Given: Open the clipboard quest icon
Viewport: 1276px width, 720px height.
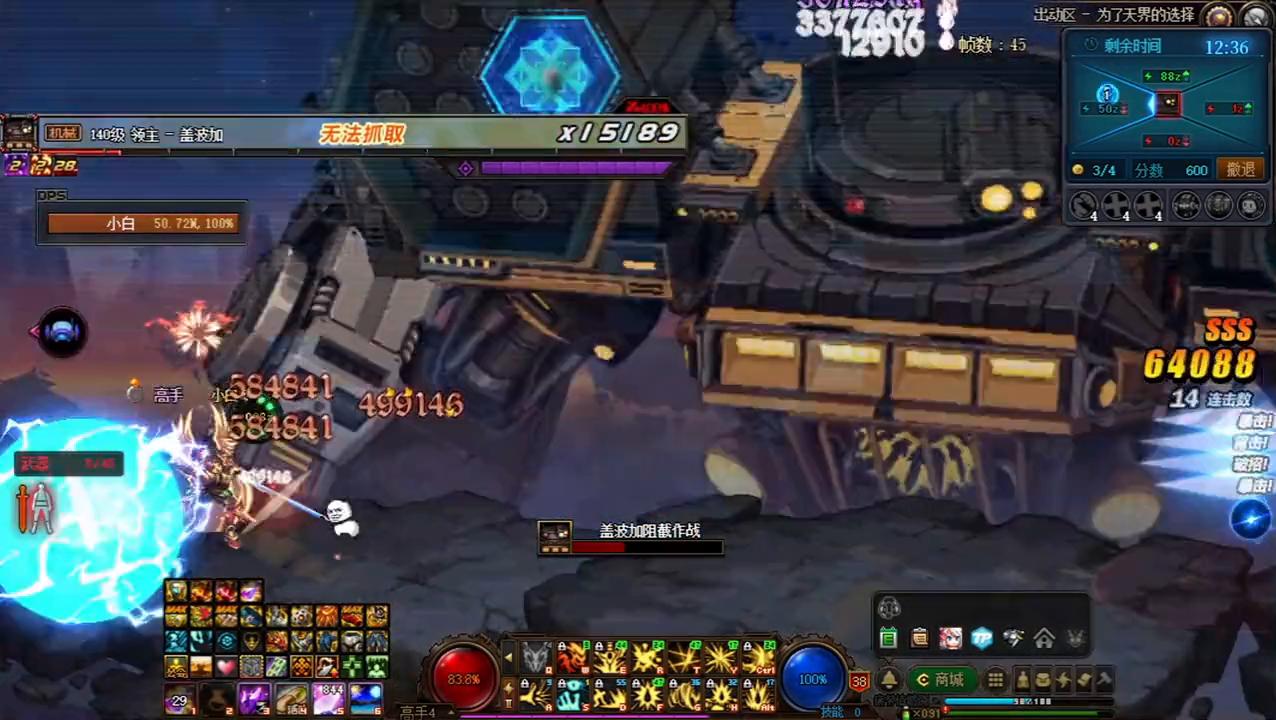Looking at the screenshot, I should click(x=919, y=638).
